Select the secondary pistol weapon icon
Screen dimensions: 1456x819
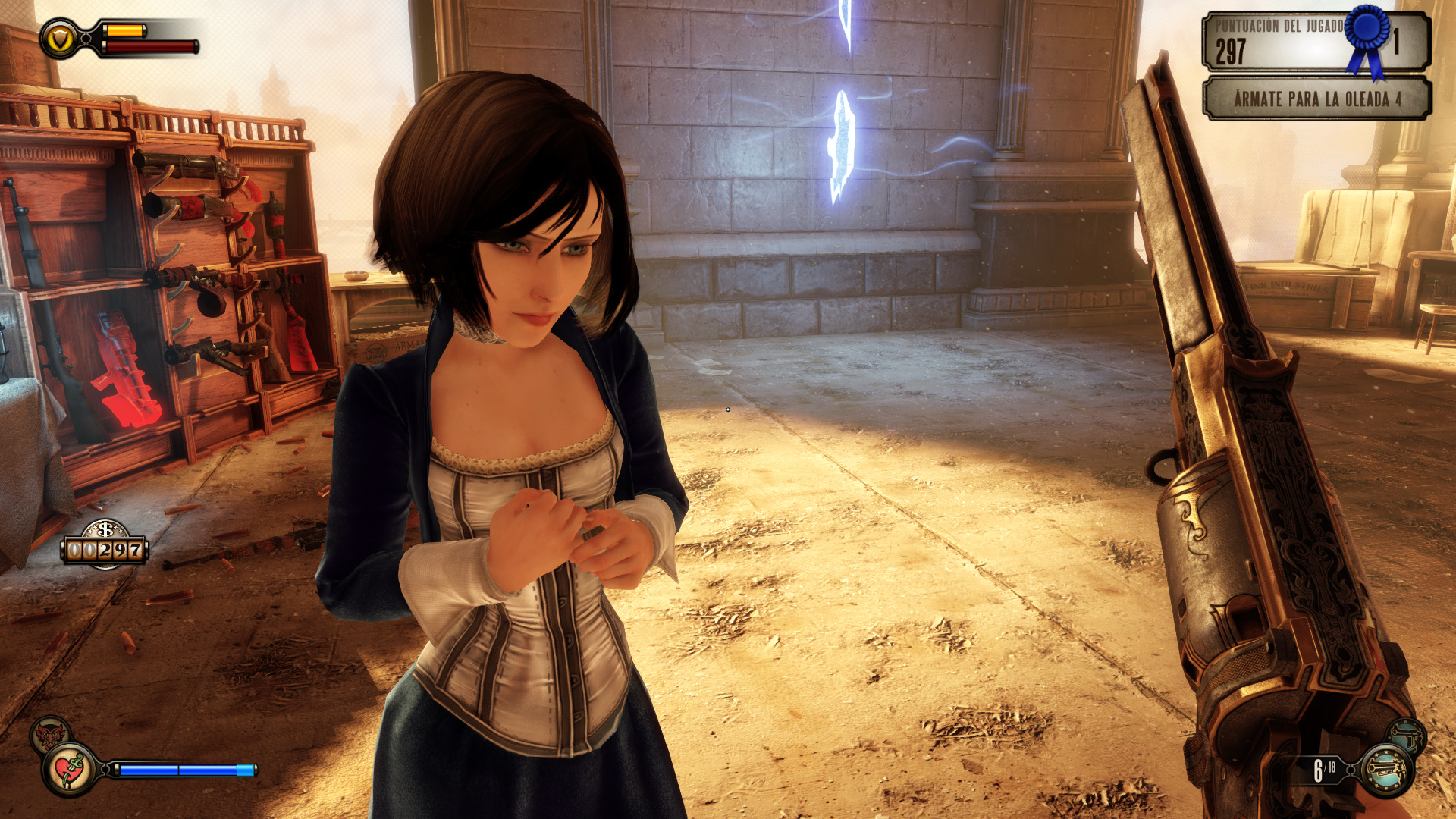pyautogui.click(x=1408, y=736)
